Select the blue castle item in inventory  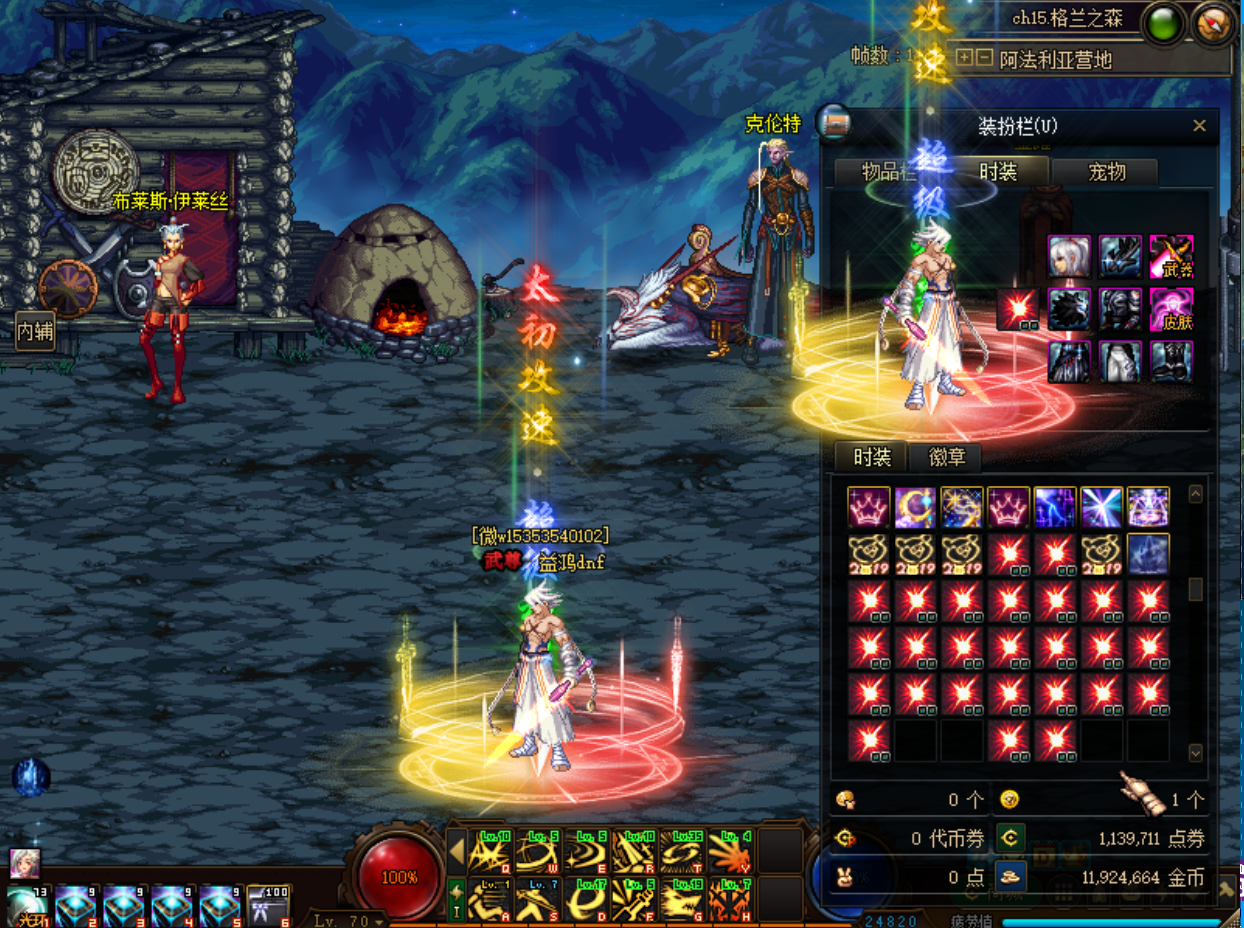1148,554
